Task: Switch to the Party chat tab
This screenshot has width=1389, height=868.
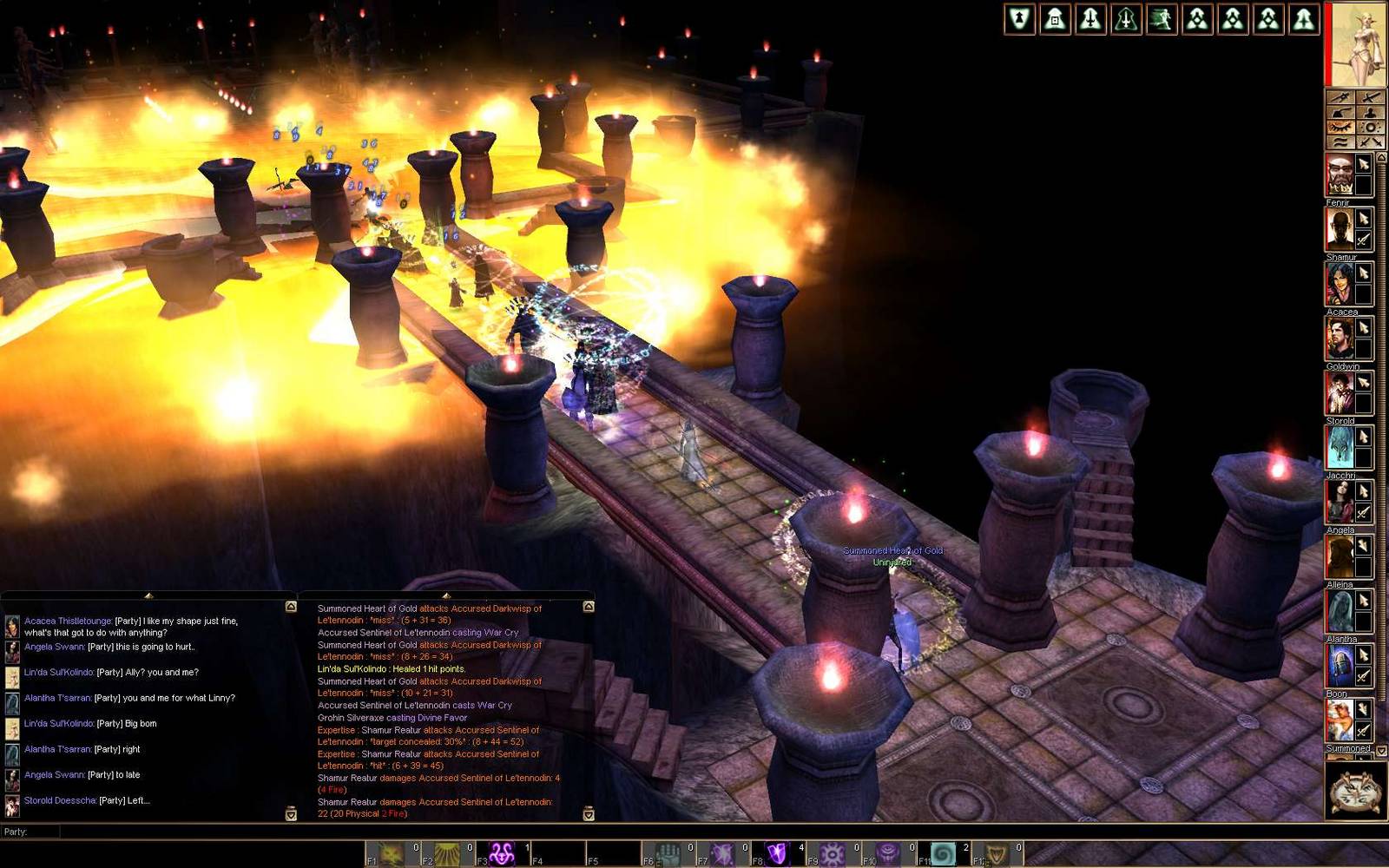Action: coord(17,831)
